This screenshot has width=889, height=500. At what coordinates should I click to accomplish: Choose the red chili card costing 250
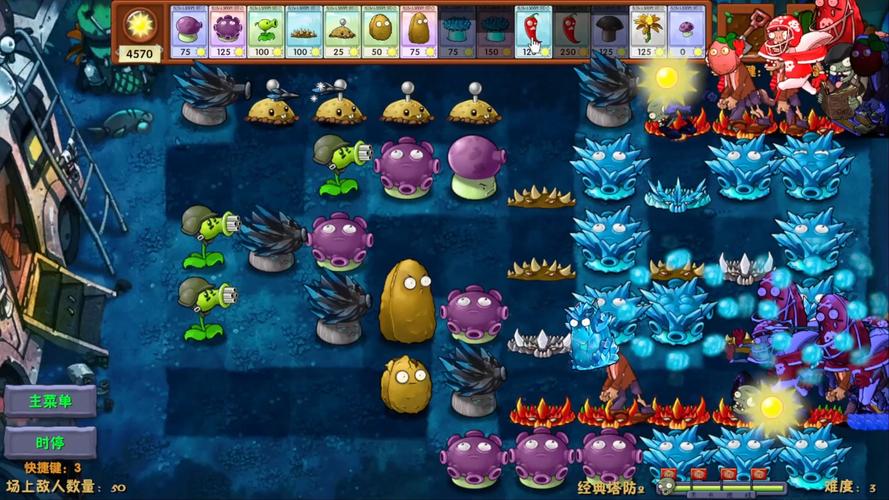pyautogui.click(x=571, y=31)
